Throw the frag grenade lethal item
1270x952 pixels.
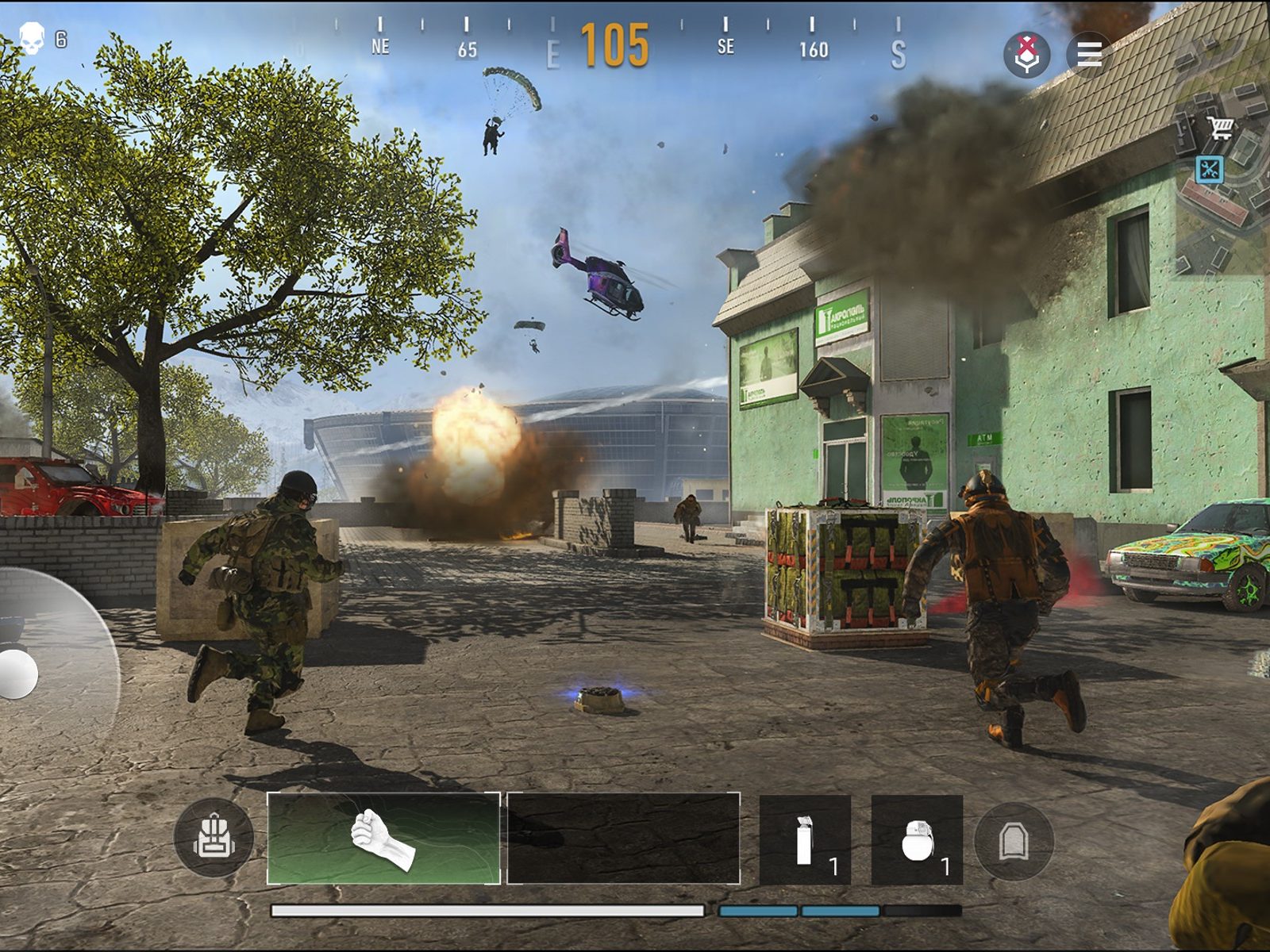click(917, 839)
